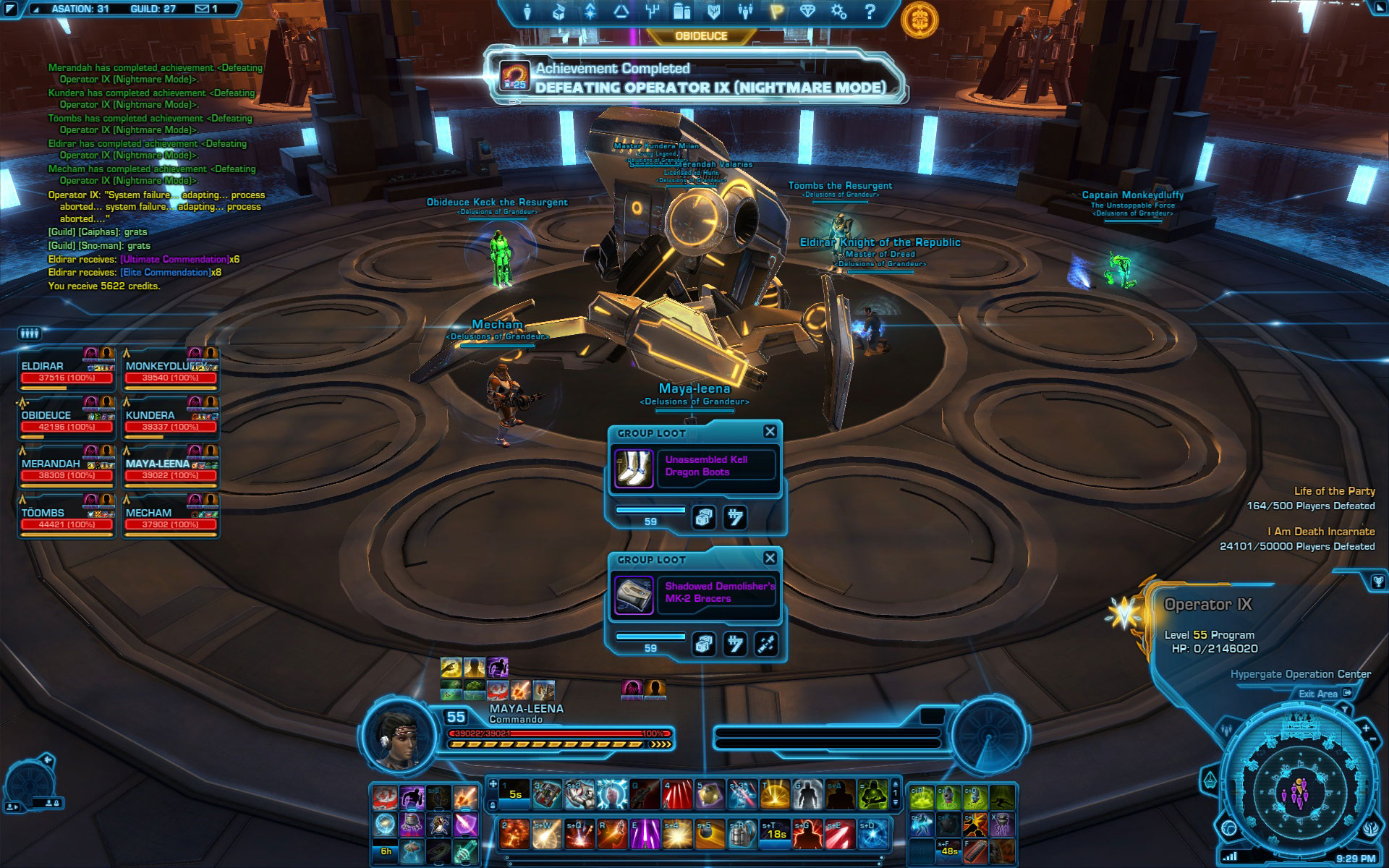Open the Preferences gear menu
Viewport: 1389px width, 868px height.
pyautogui.click(x=838, y=12)
